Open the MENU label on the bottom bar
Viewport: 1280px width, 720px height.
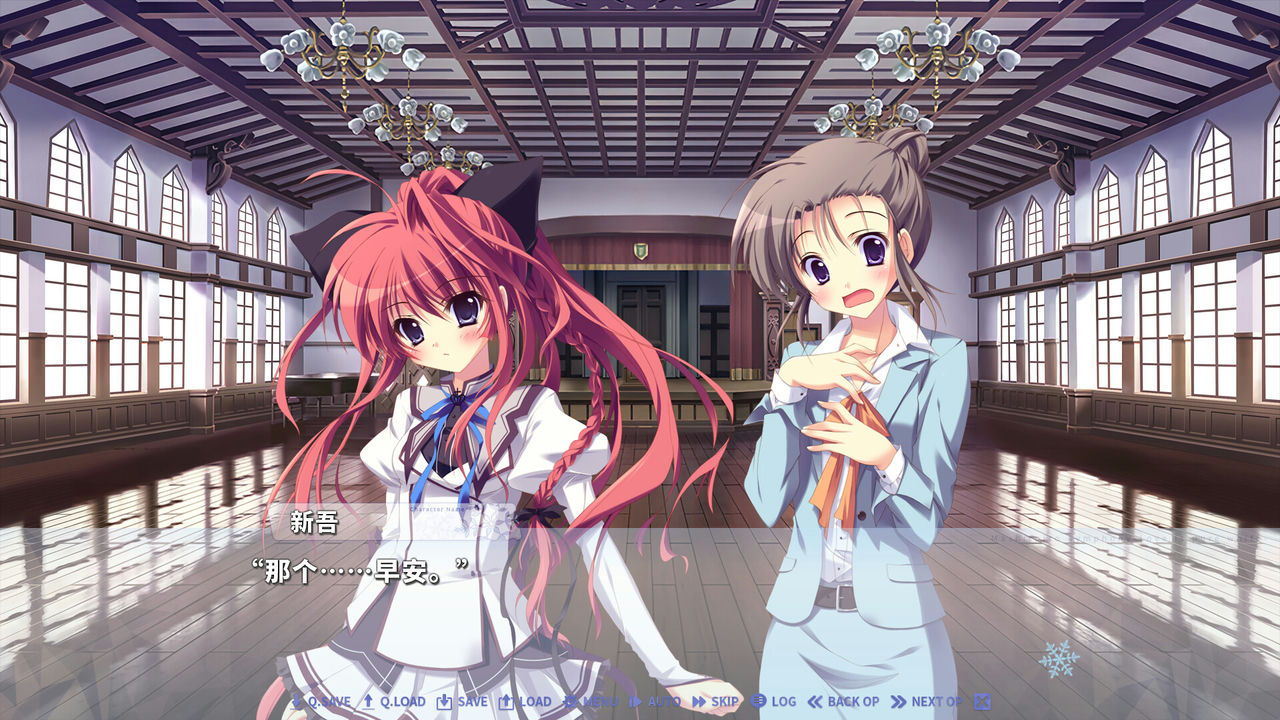603,703
